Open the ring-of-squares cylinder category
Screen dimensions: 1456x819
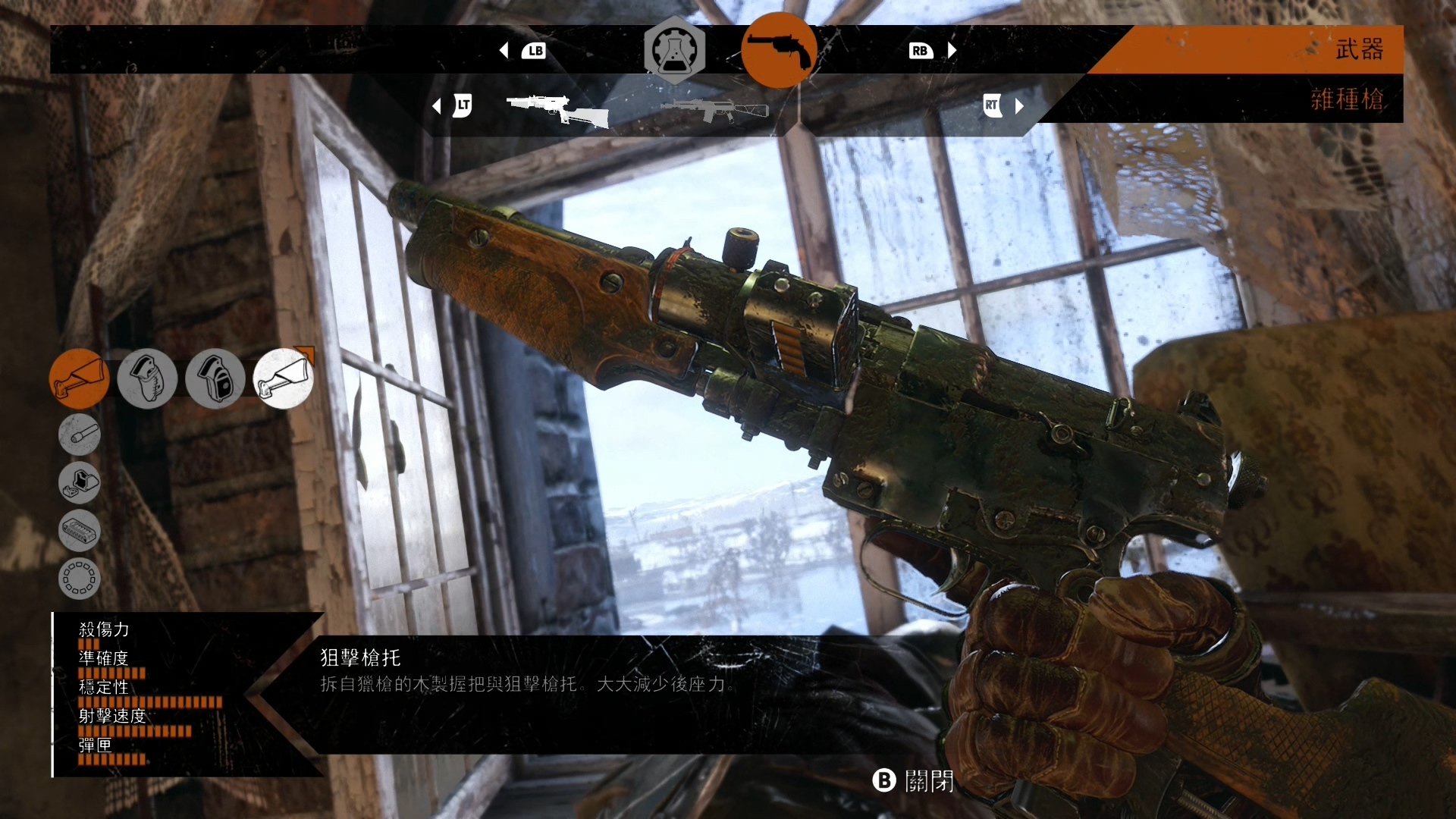[80, 578]
